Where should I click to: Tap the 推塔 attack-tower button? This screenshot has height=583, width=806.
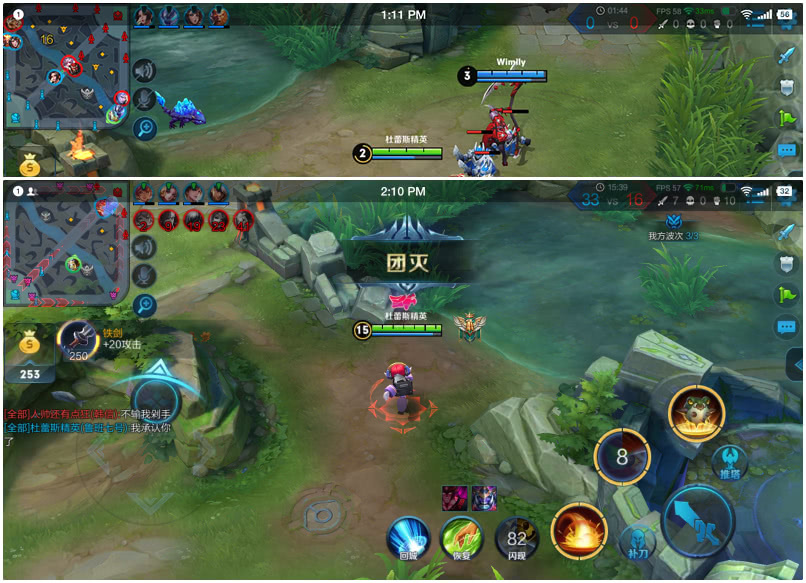coord(731,462)
